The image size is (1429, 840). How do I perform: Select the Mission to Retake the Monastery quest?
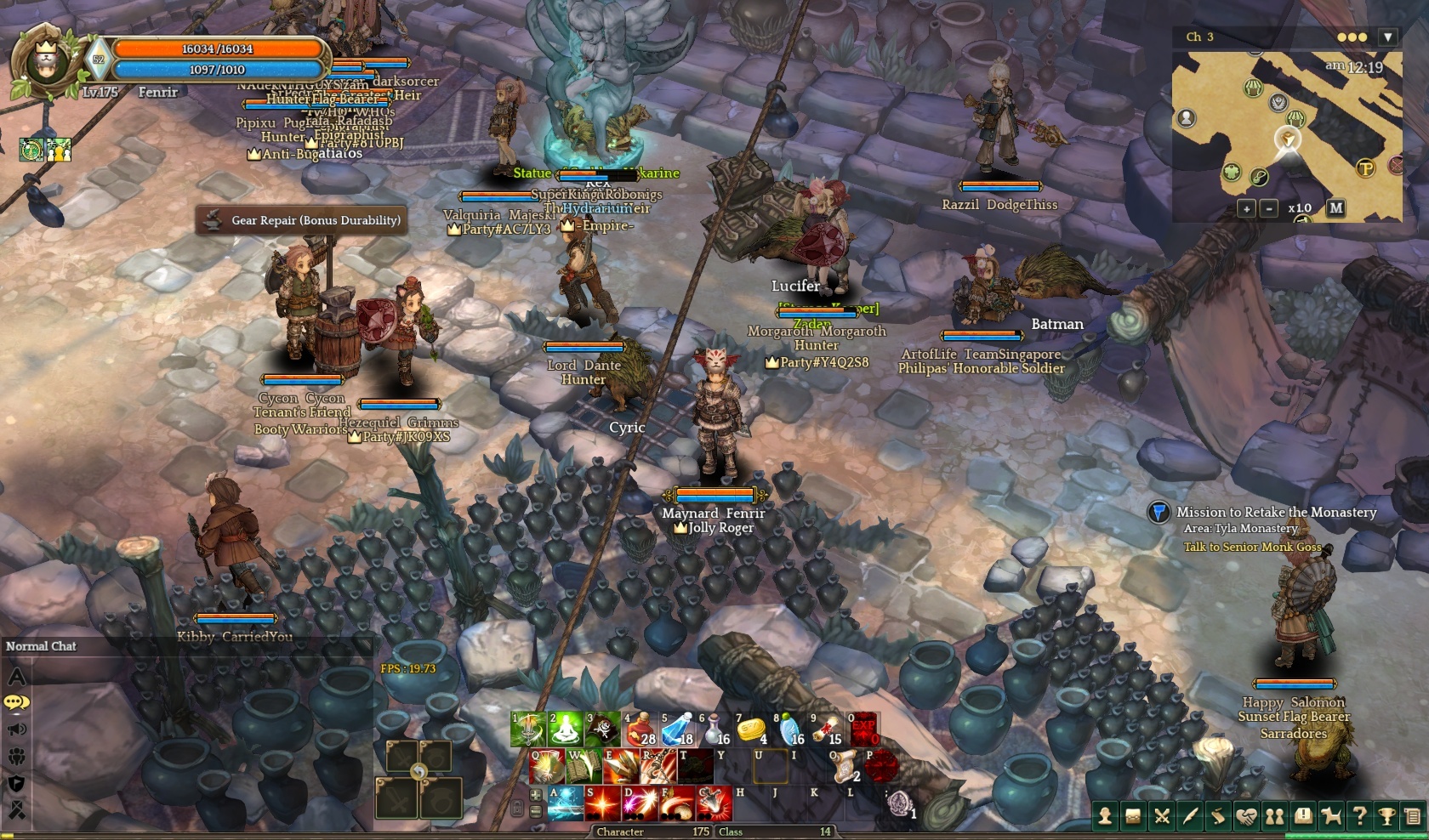(x=1276, y=512)
